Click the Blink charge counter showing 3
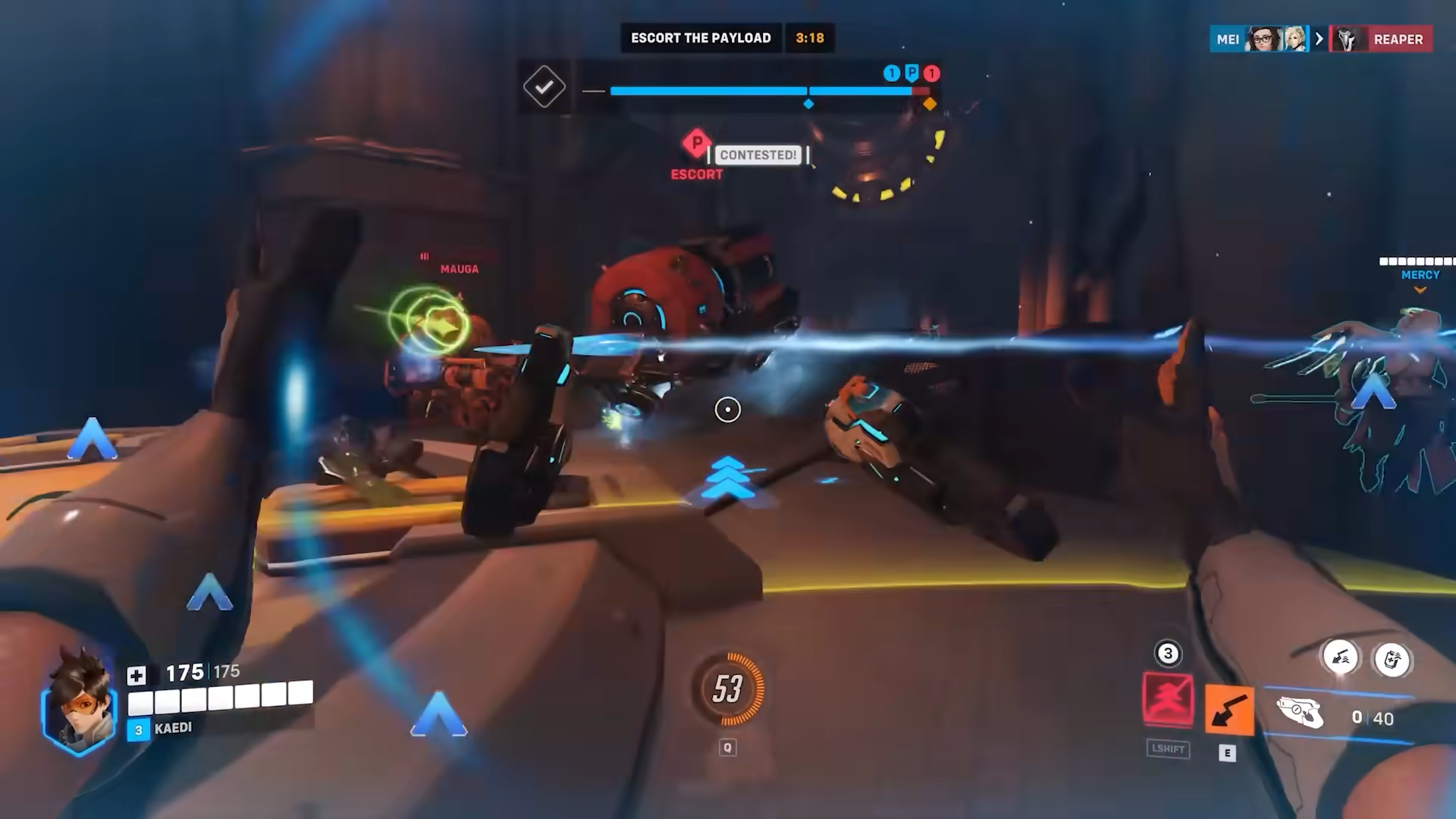The image size is (1456, 819). (x=1168, y=652)
